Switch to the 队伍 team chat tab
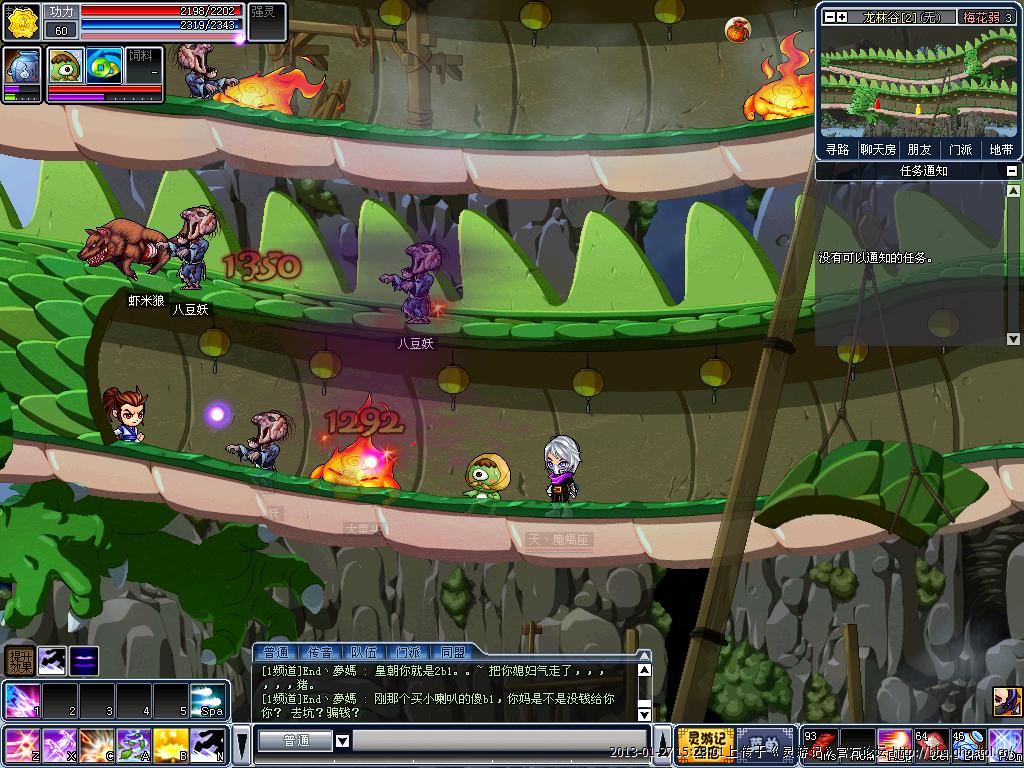The image size is (1024, 768). (x=364, y=653)
